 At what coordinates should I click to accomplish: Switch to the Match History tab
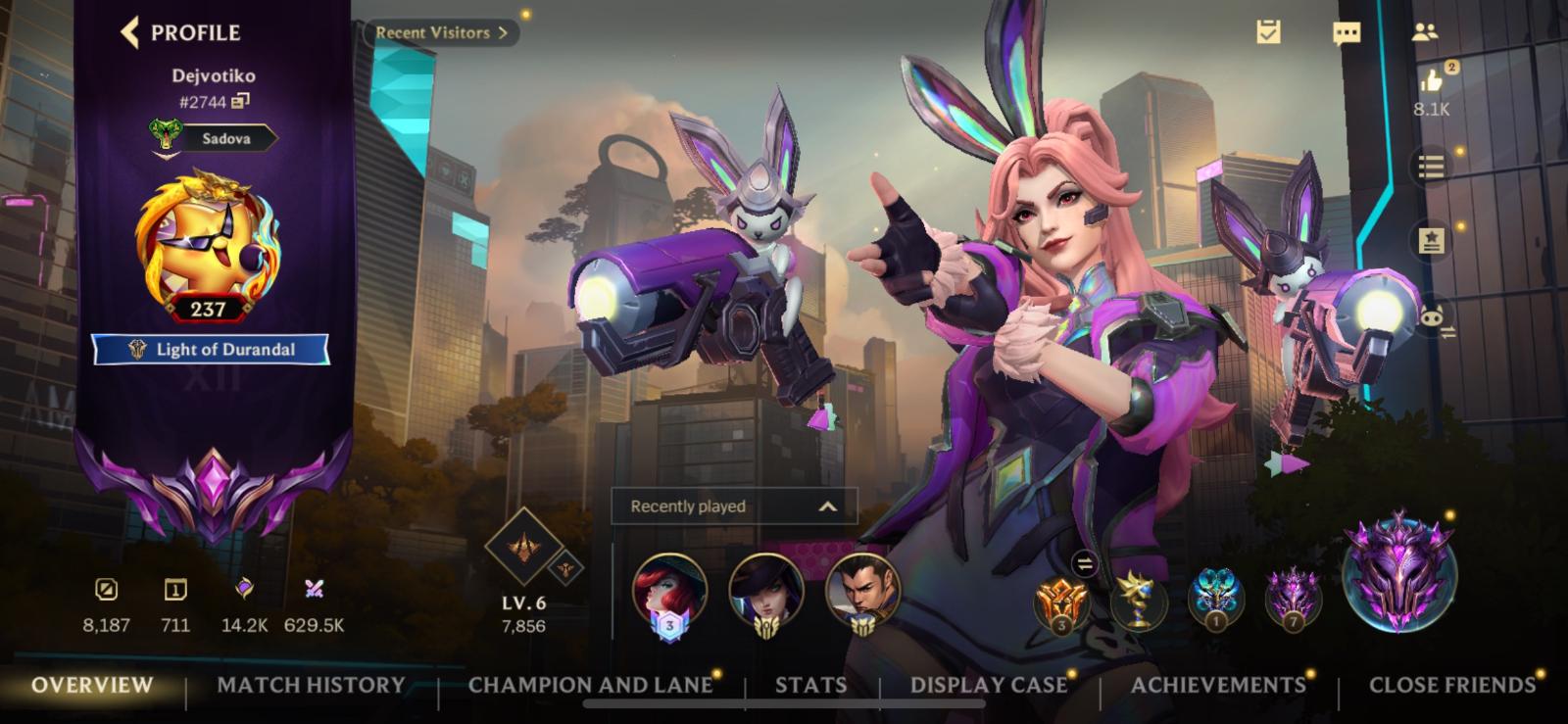click(311, 685)
